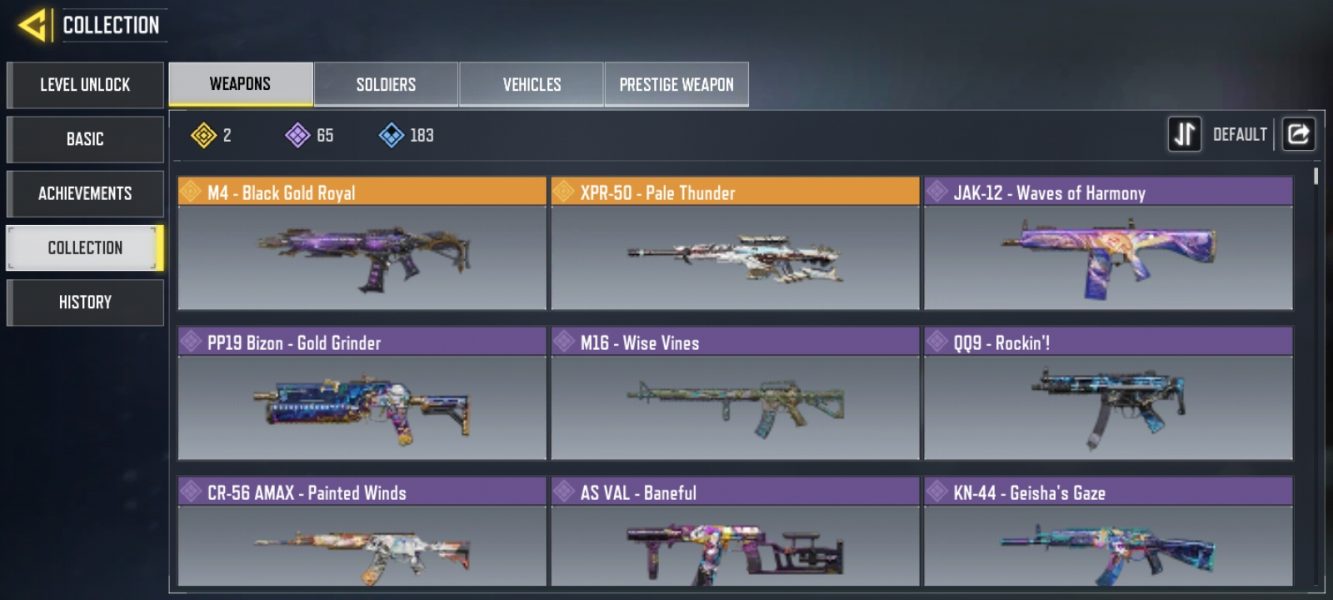Switch to the Weapons tab
Viewport: 1333px width, 600px height.
[240, 84]
